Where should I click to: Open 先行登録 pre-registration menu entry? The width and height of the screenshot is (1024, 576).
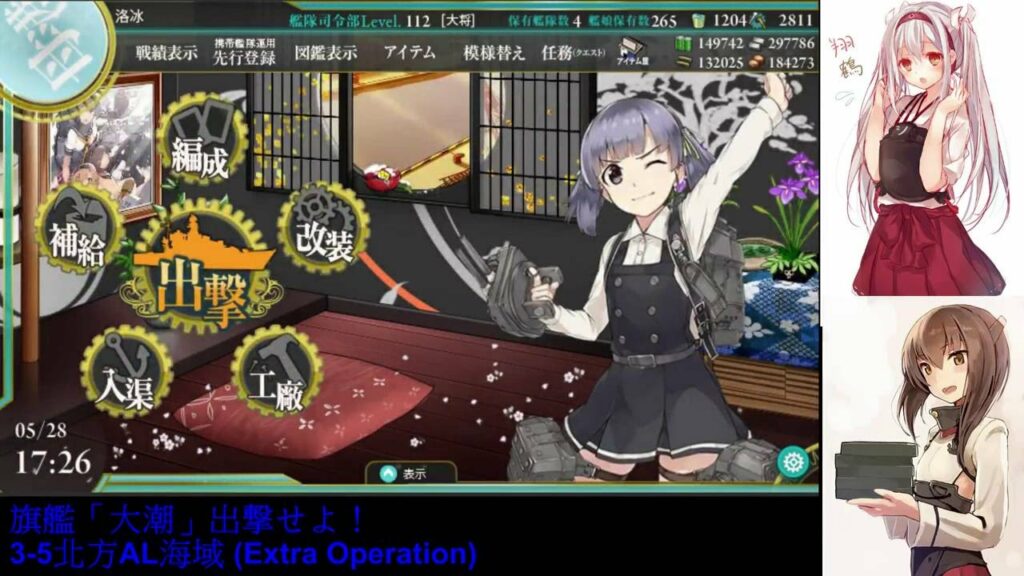(246, 54)
